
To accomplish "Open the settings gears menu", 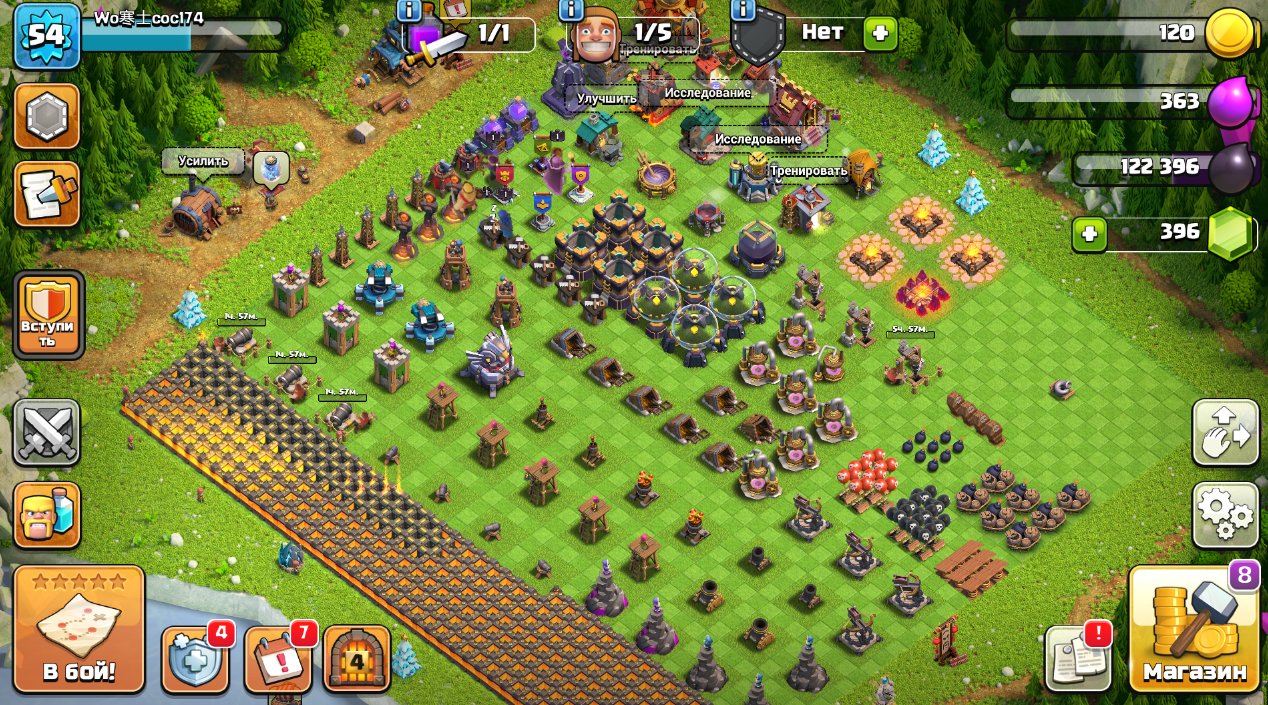I will [1225, 515].
